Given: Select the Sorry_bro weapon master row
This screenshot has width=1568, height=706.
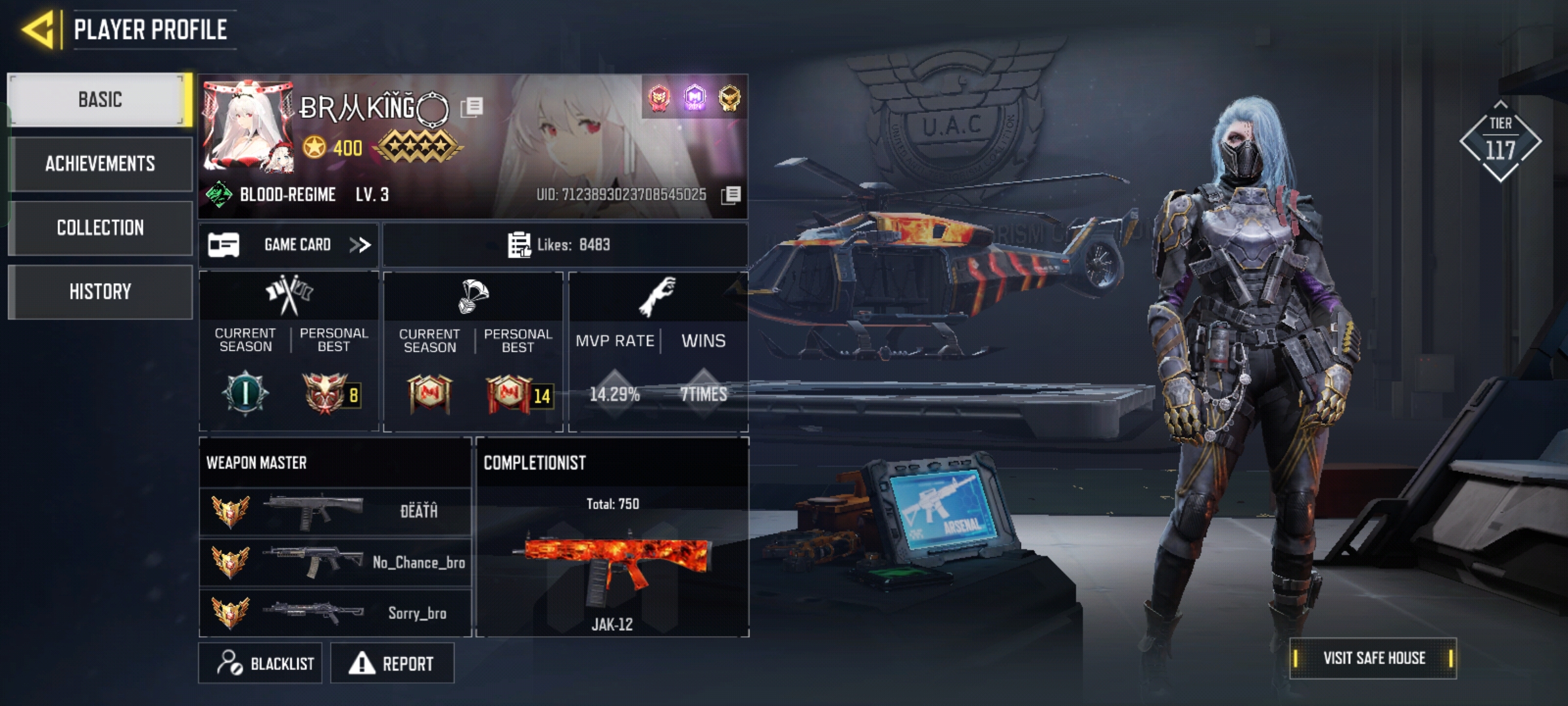Looking at the screenshot, I should coord(335,613).
